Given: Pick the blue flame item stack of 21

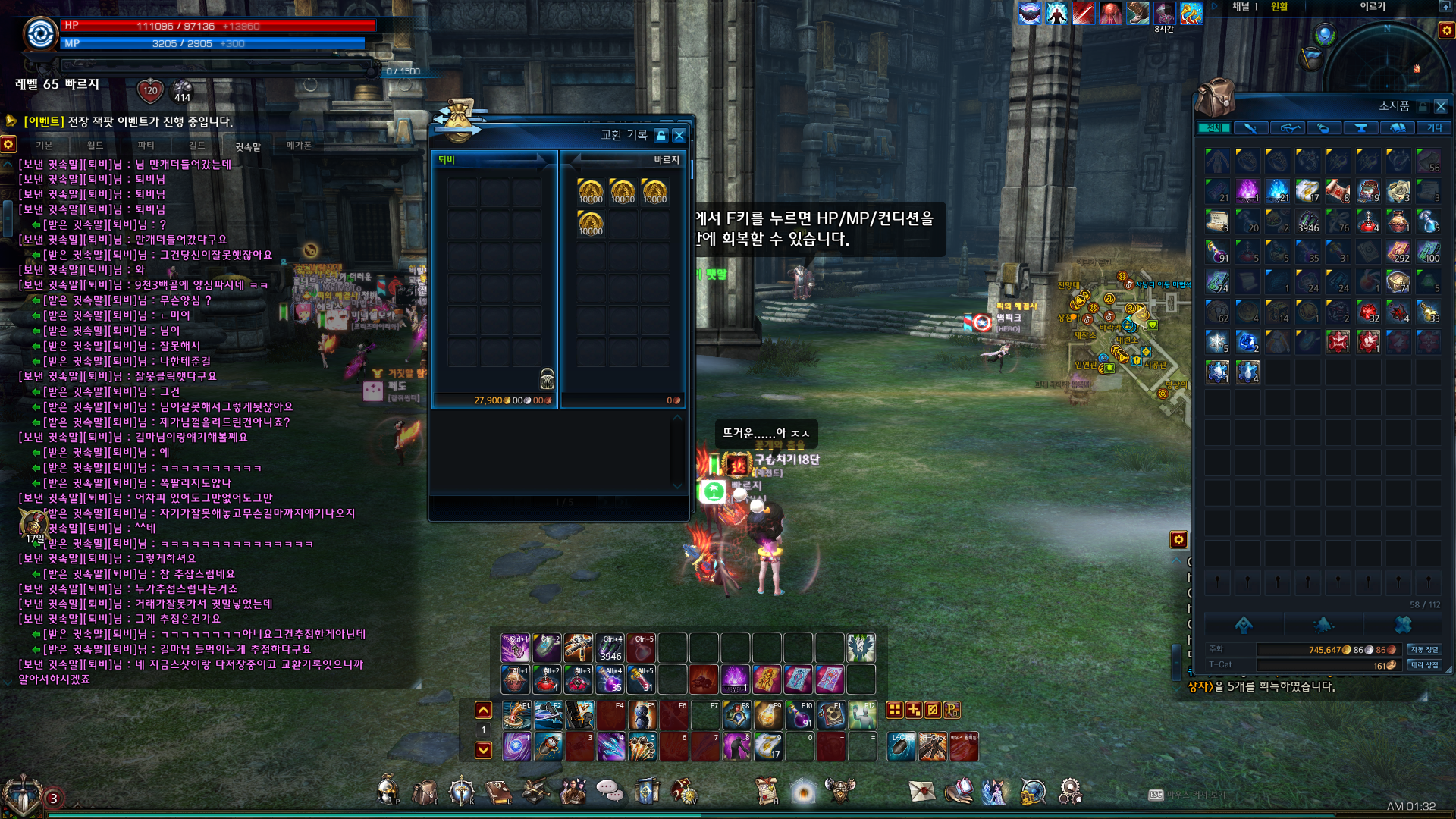Looking at the screenshot, I should point(1278,190).
